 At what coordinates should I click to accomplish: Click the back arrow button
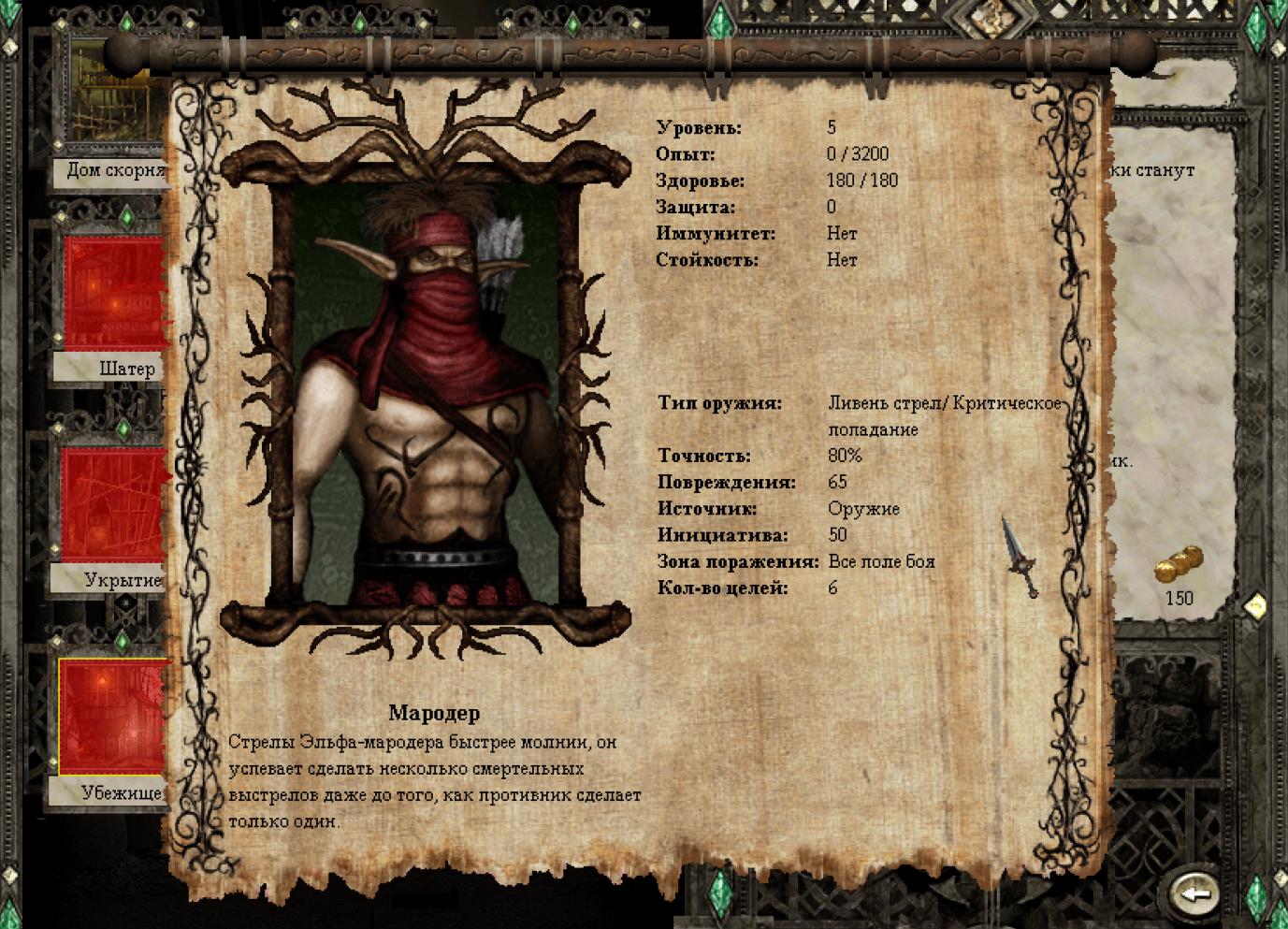1194,892
